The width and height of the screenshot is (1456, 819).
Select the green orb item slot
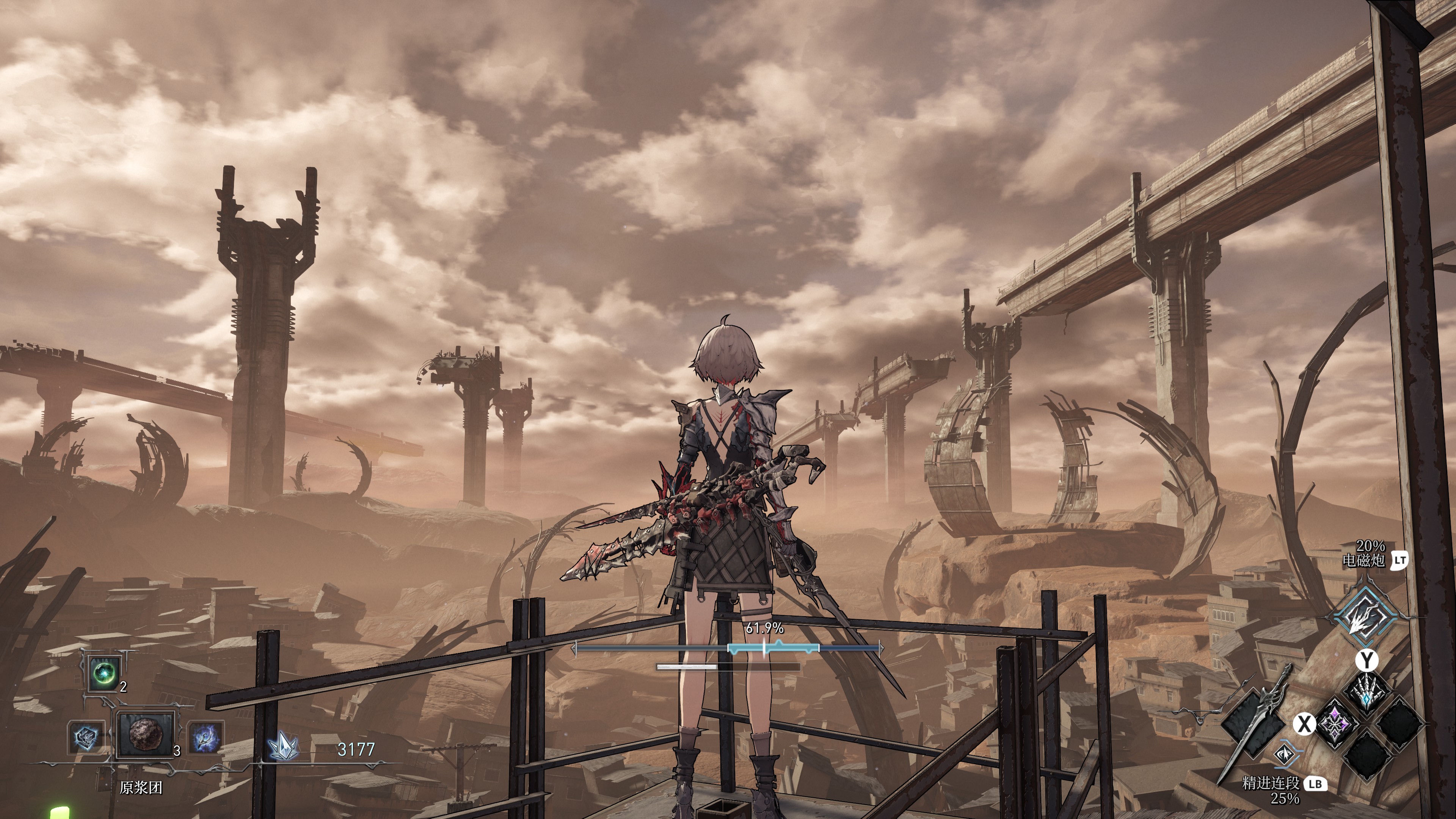coord(105,673)
